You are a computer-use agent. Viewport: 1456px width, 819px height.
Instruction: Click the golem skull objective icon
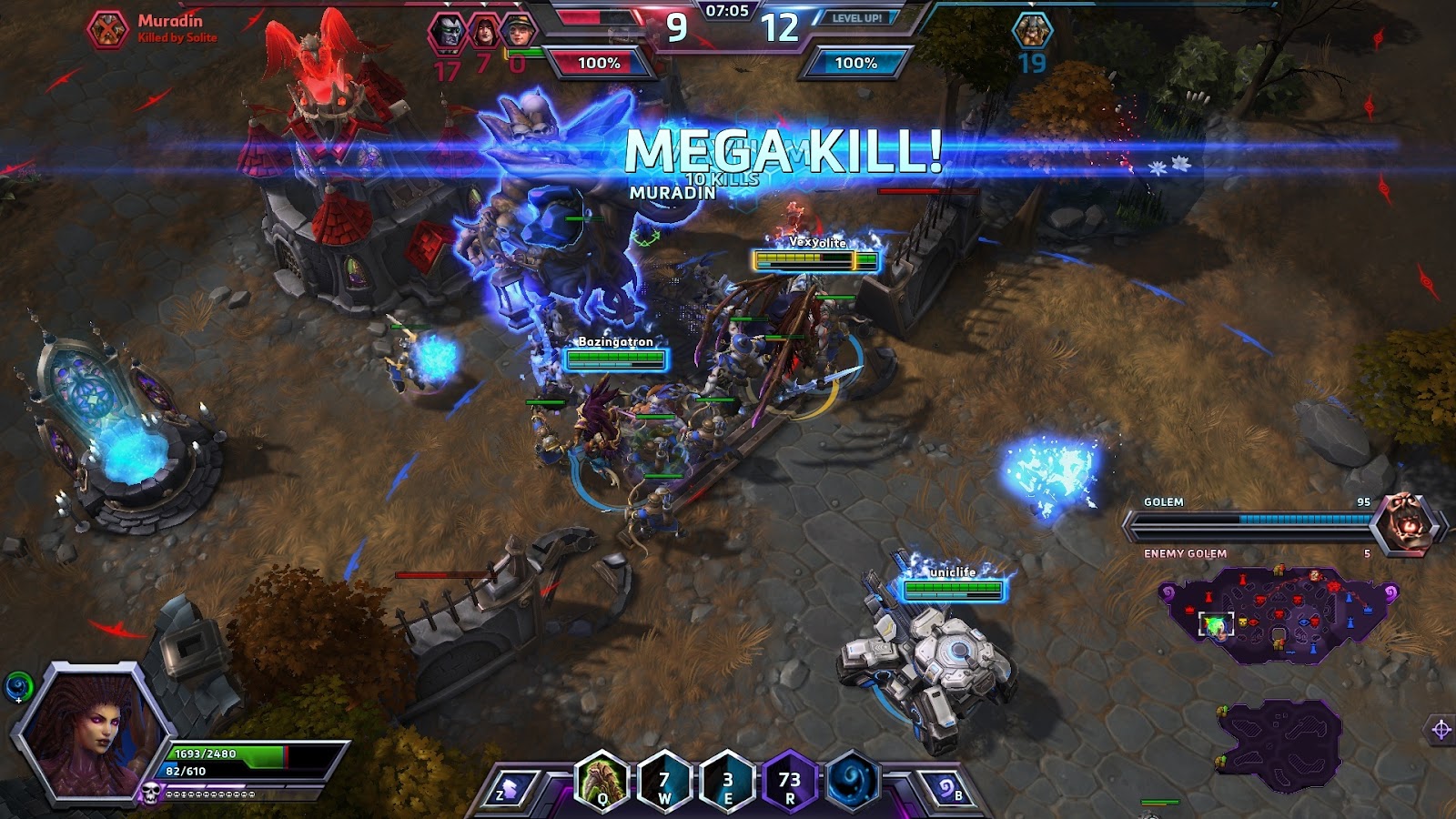1406,523
